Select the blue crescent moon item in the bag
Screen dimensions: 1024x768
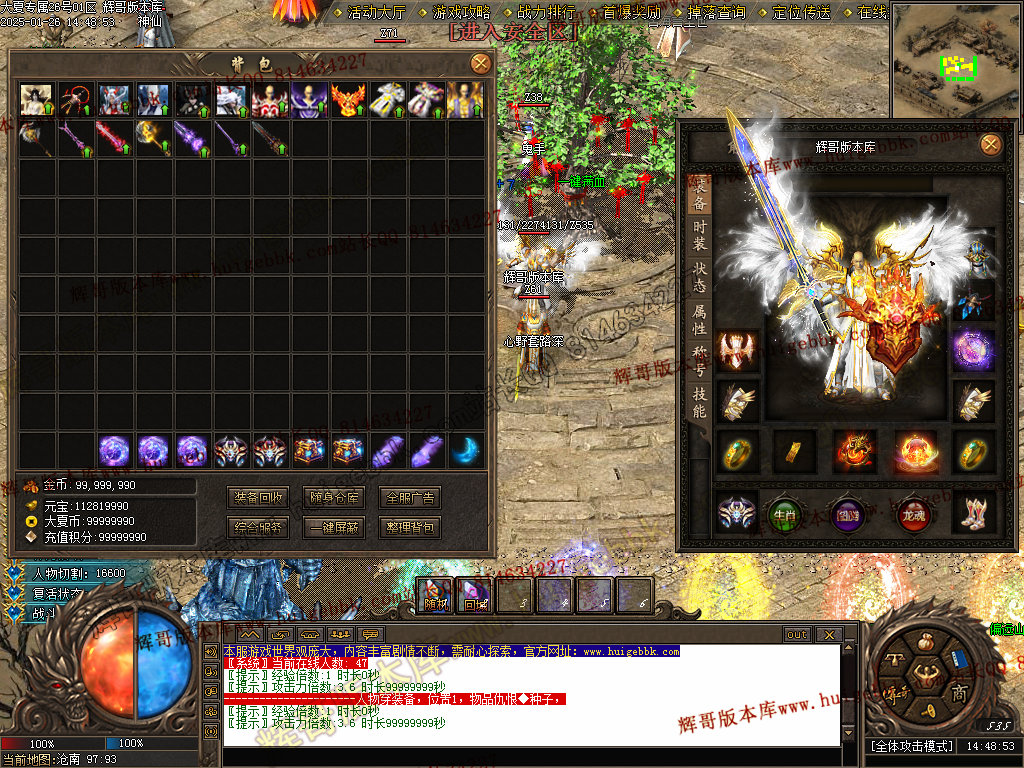point(465,450)
